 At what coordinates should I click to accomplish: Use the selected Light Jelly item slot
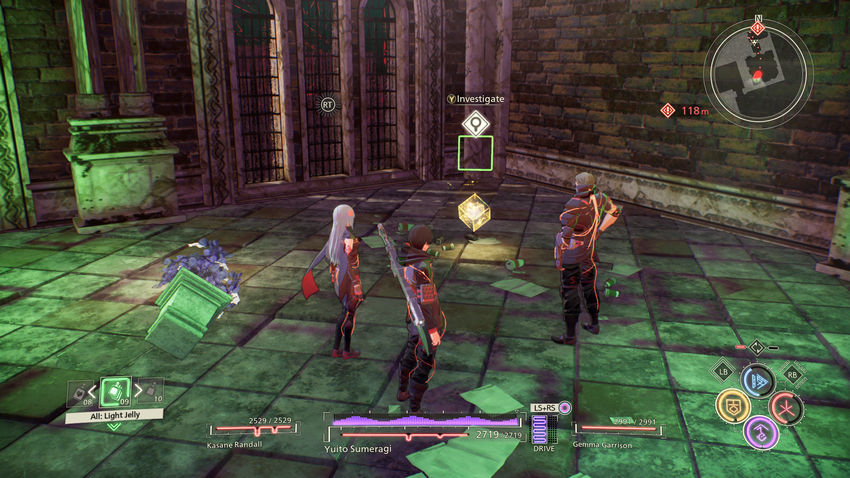(x=115, y=391)
